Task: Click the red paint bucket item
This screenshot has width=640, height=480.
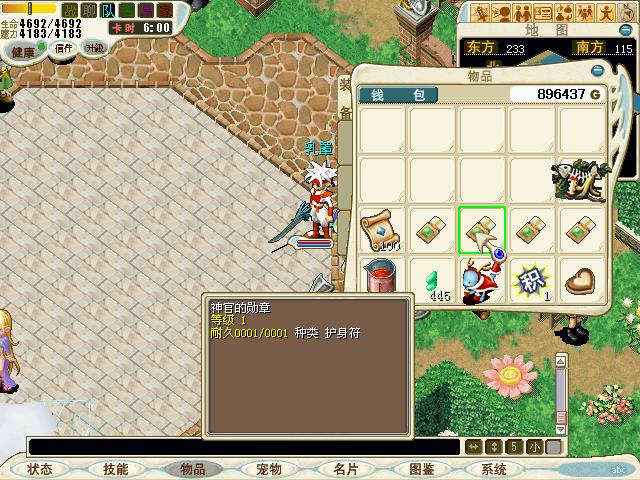Action: [381, 277]
